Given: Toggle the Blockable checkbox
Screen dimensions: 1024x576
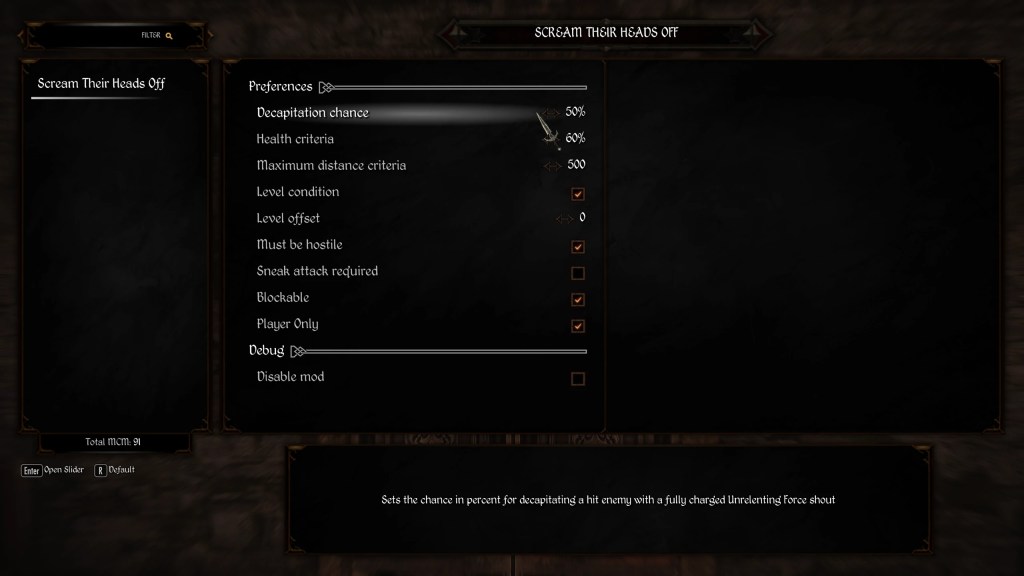Looking at the screenshot, I should click(577, 299).
